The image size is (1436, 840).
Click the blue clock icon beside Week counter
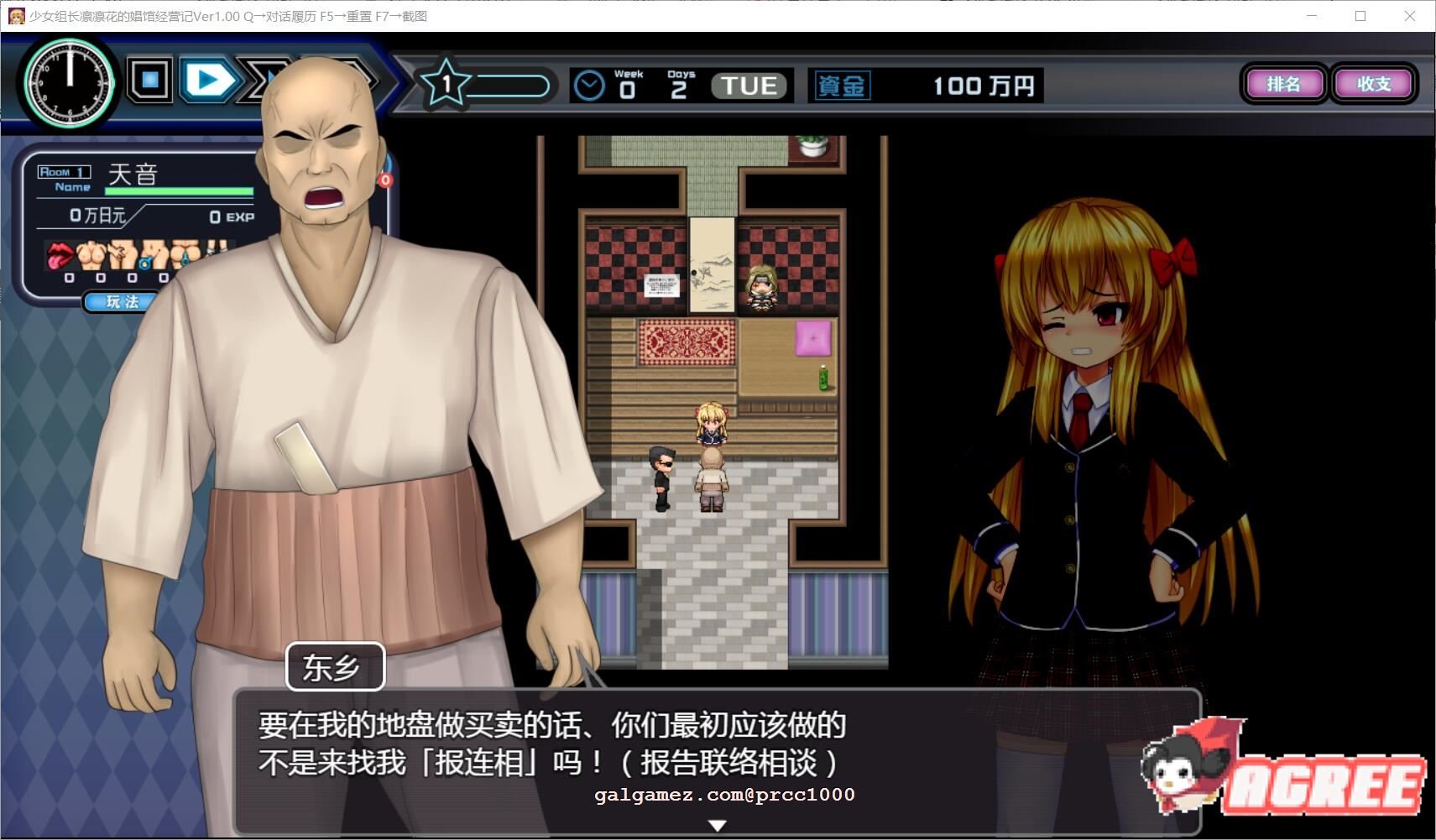pyautogui.click(x=590, y=83)
